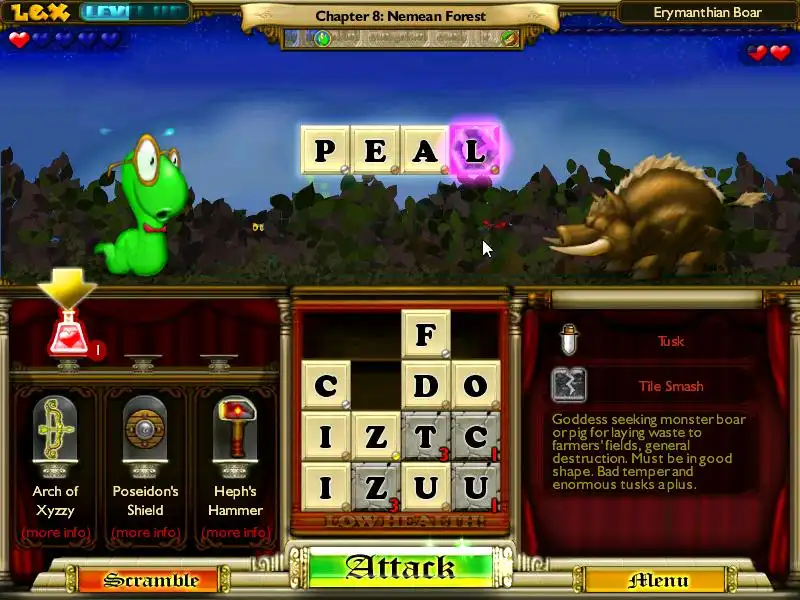Select the cracked T tile

426,436
